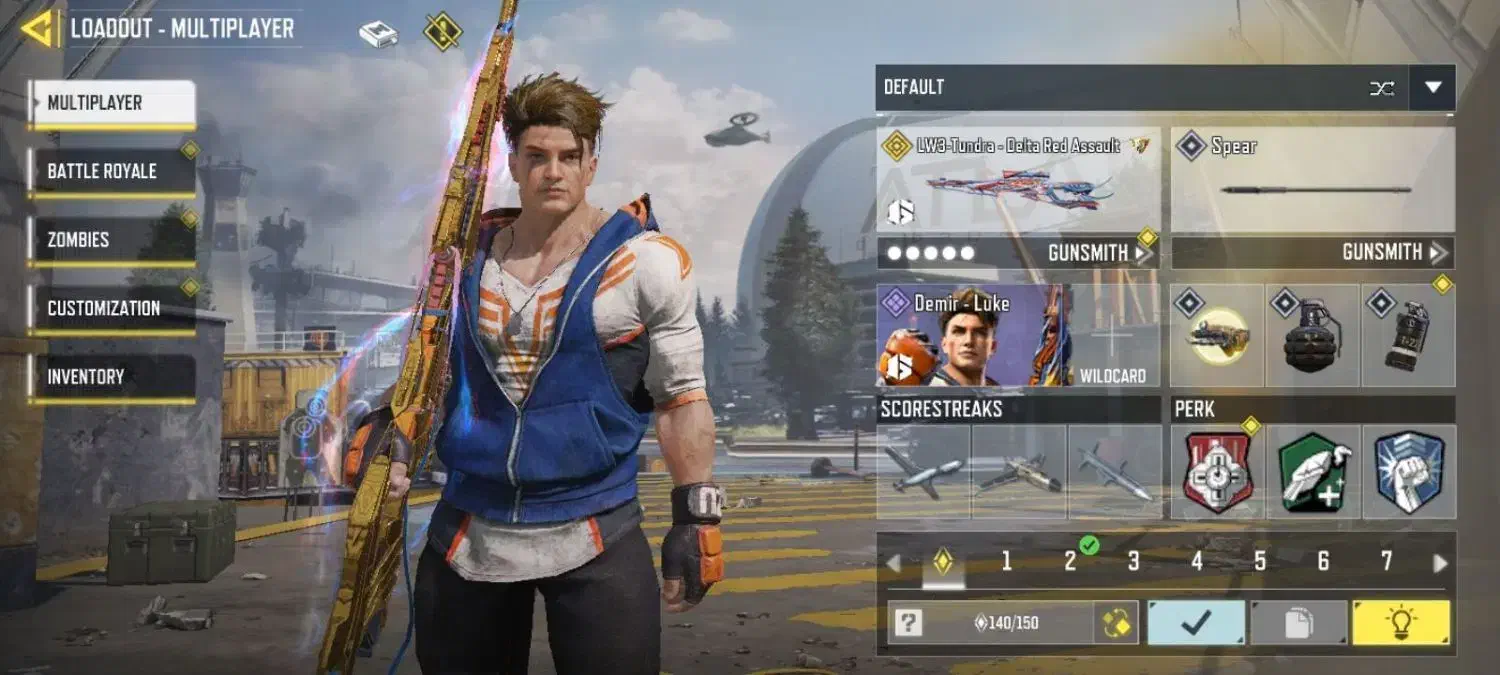
Task: Select the Spear secondary weapon slot
Action: pos(1312,182)
